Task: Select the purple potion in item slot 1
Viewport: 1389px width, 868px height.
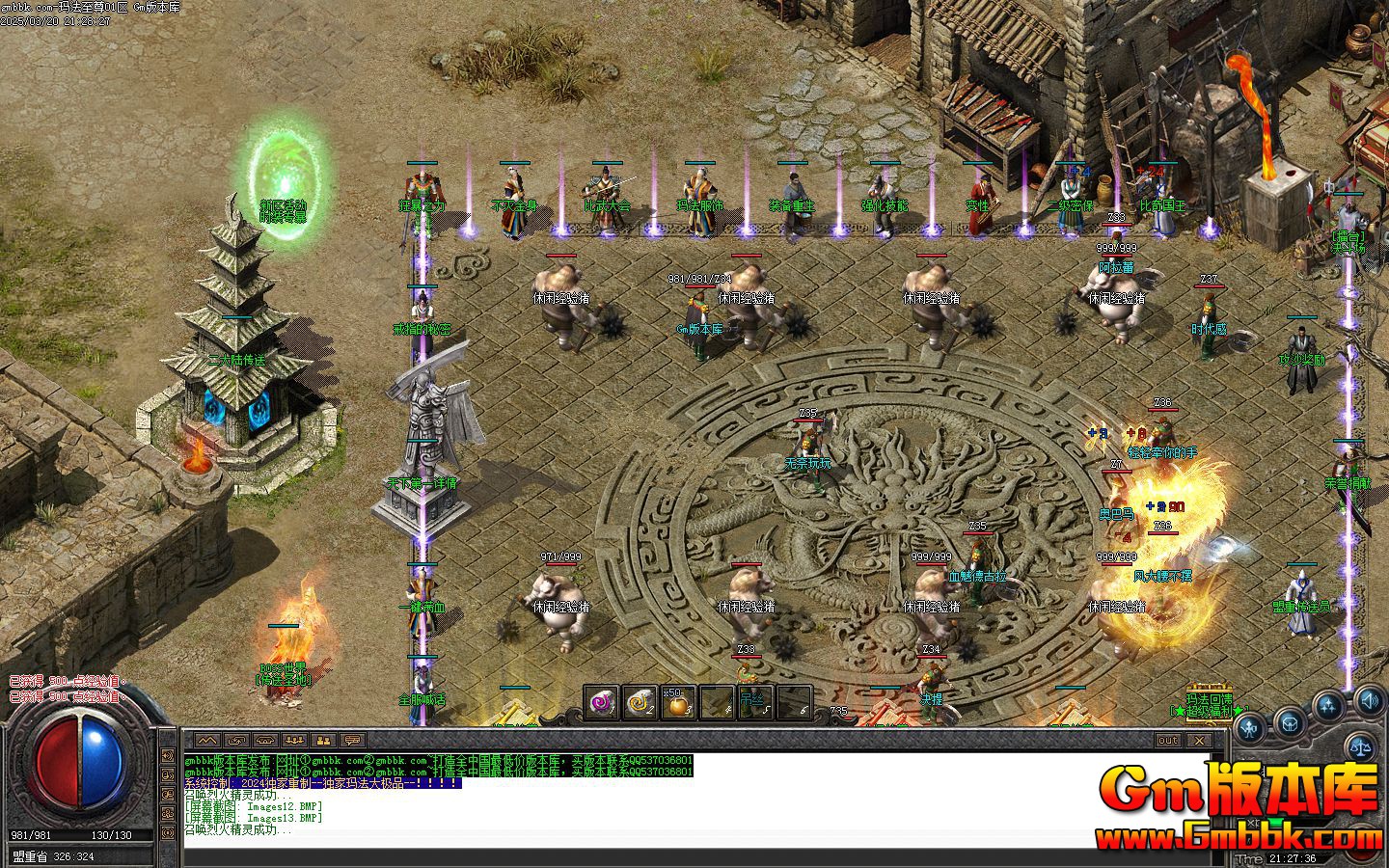Action: [601, 701]
